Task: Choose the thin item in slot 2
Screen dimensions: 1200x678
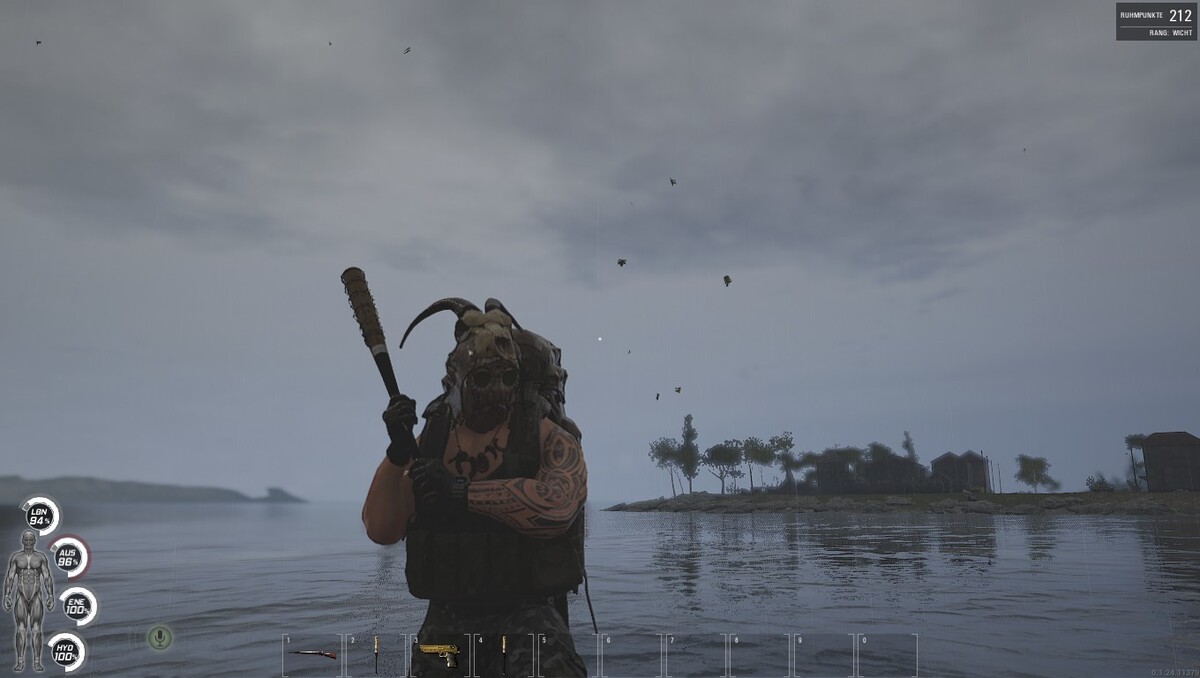Action: (376, 653)
